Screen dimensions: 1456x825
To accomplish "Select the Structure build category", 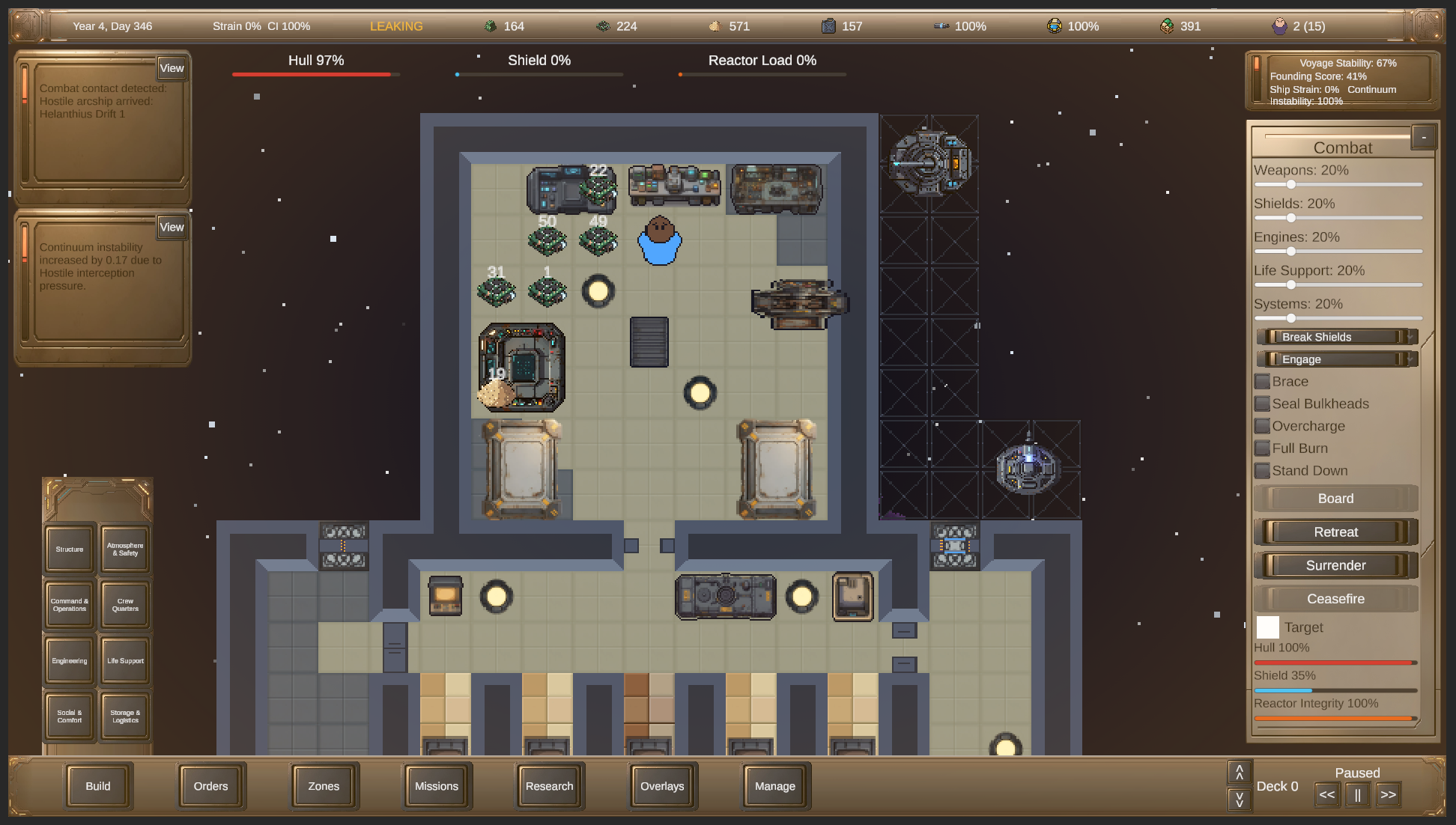I will pyautogui.click(x=70, y=550).
